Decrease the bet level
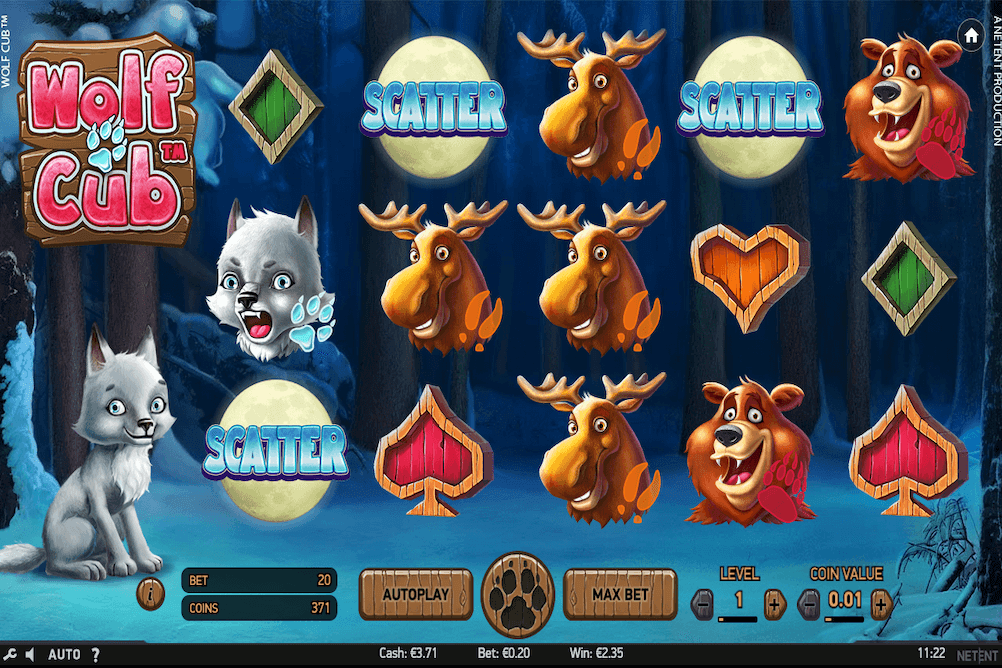Image resolution: width=1002 pixels, height=668 pixels. (x=703, y=603)
